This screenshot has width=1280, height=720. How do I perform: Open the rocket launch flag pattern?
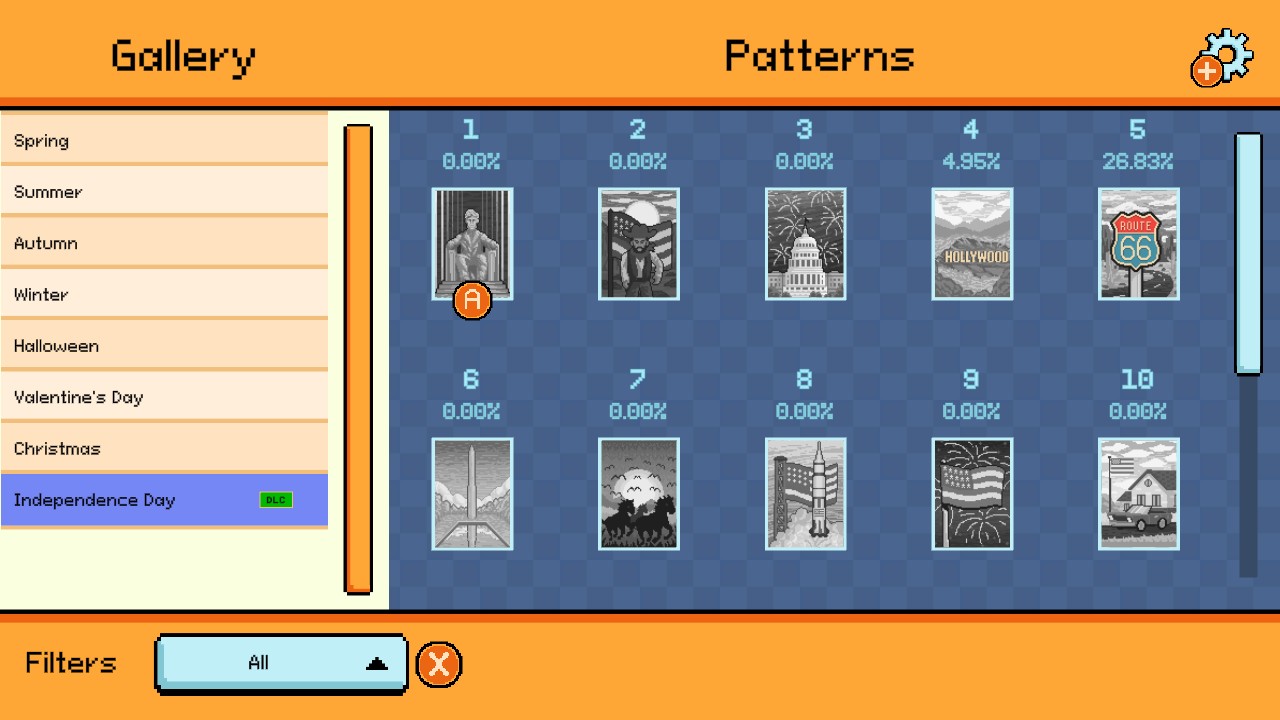tap(805, 493)
